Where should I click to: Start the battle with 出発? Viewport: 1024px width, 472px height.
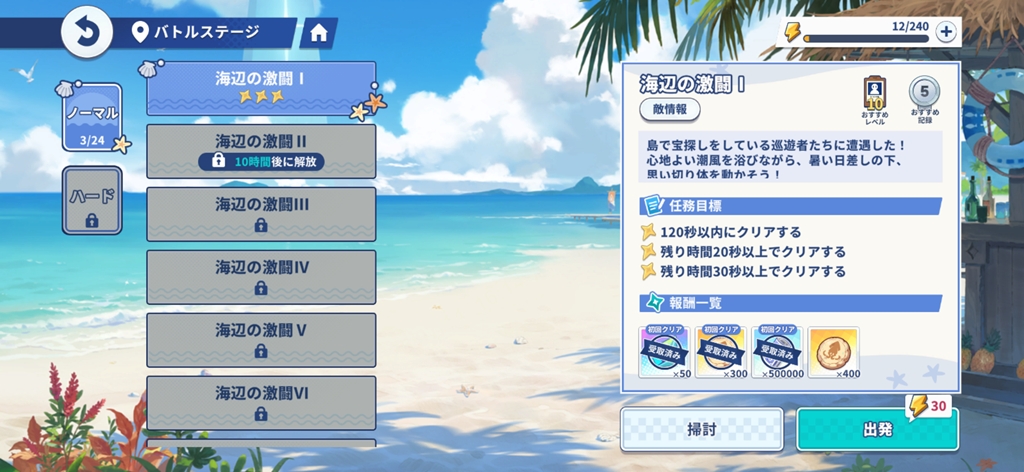tap(877, 429)
